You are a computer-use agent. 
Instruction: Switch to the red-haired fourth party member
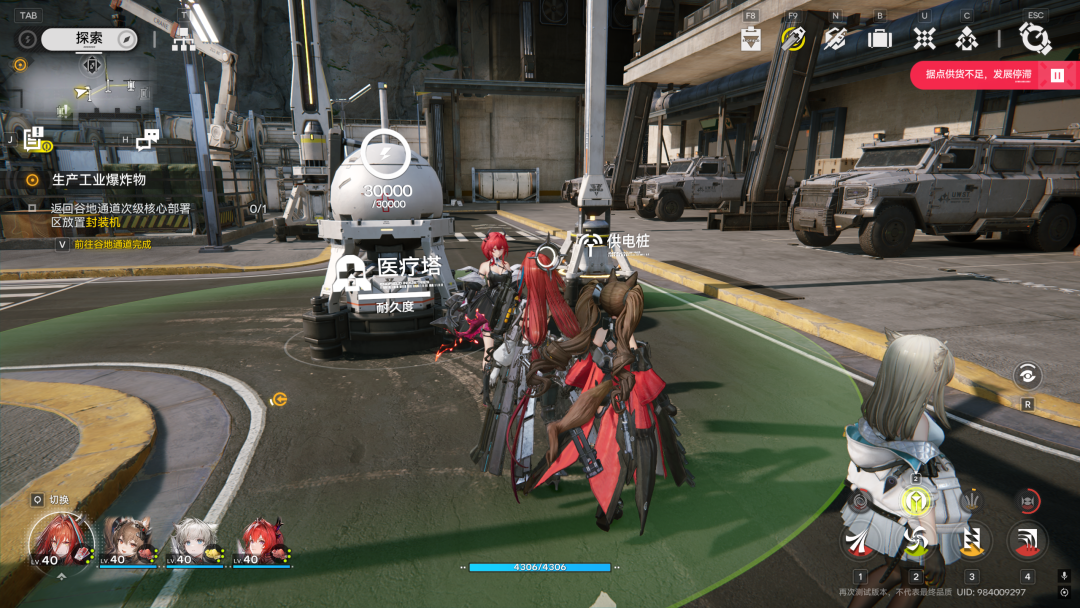pos(262,541)
